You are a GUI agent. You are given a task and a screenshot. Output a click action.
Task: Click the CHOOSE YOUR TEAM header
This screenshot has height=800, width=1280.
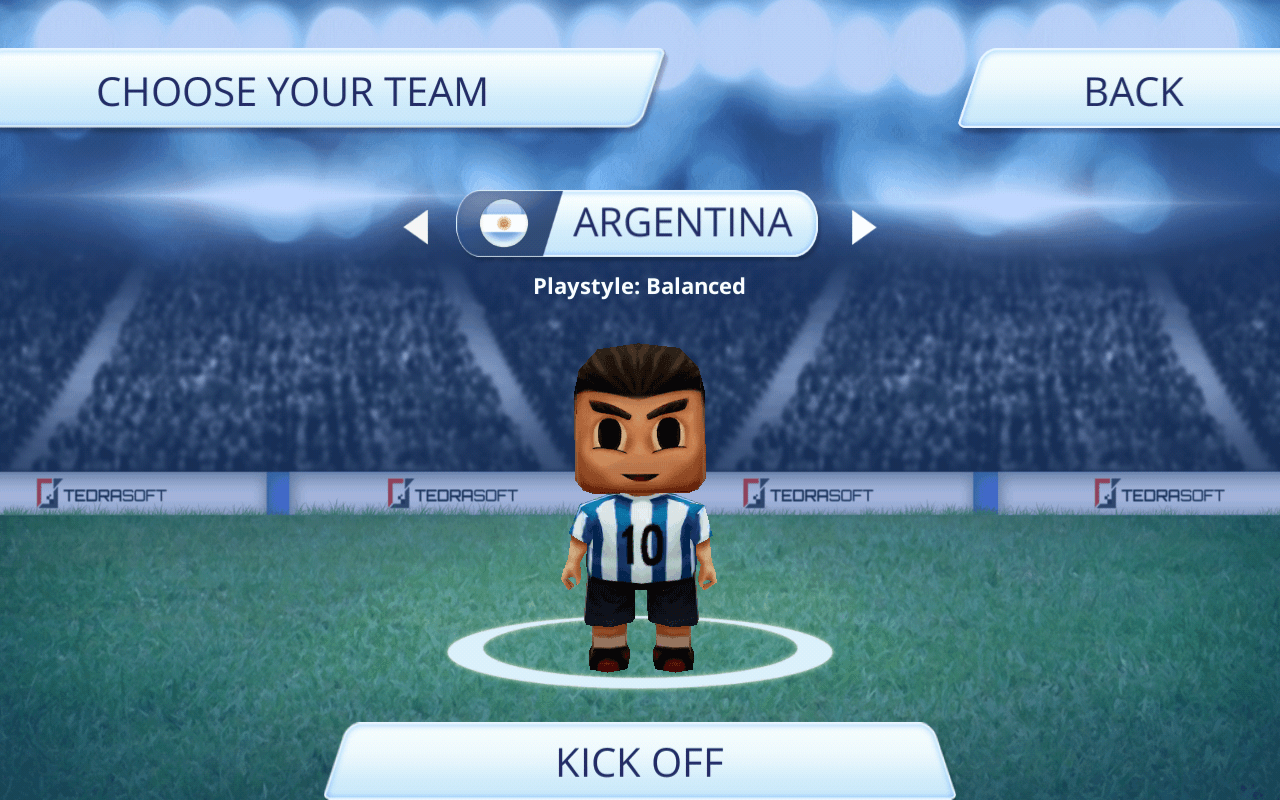(293, 91)
